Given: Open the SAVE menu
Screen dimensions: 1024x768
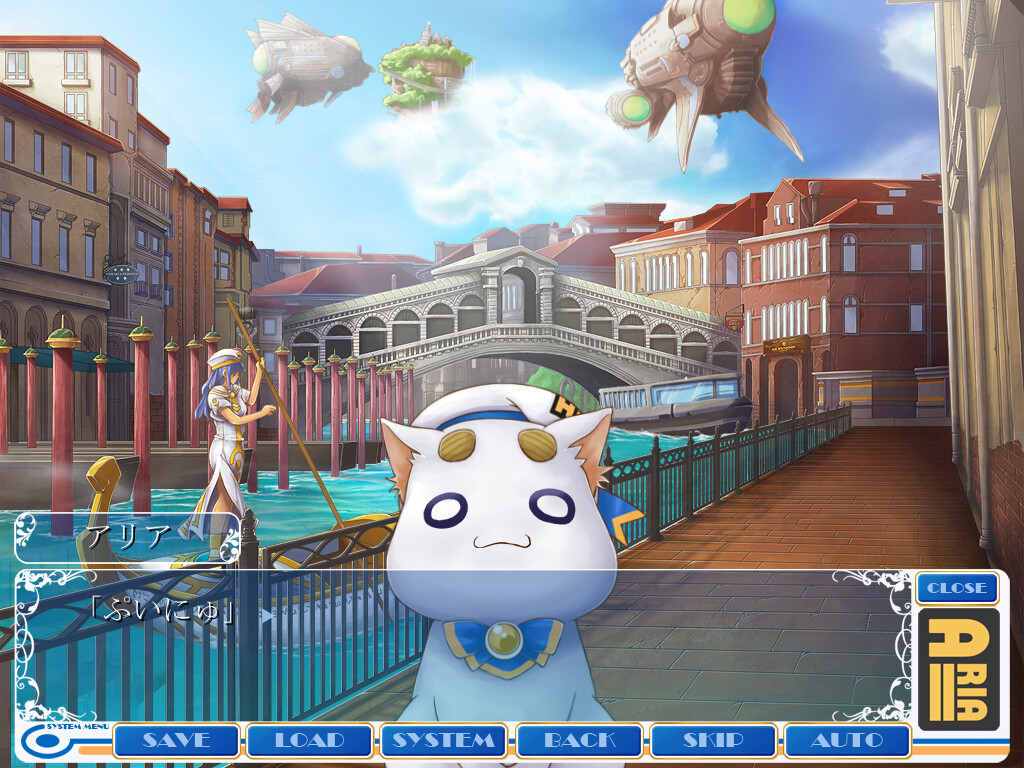Looking at the screenshot, I should [x=176, y=741].
